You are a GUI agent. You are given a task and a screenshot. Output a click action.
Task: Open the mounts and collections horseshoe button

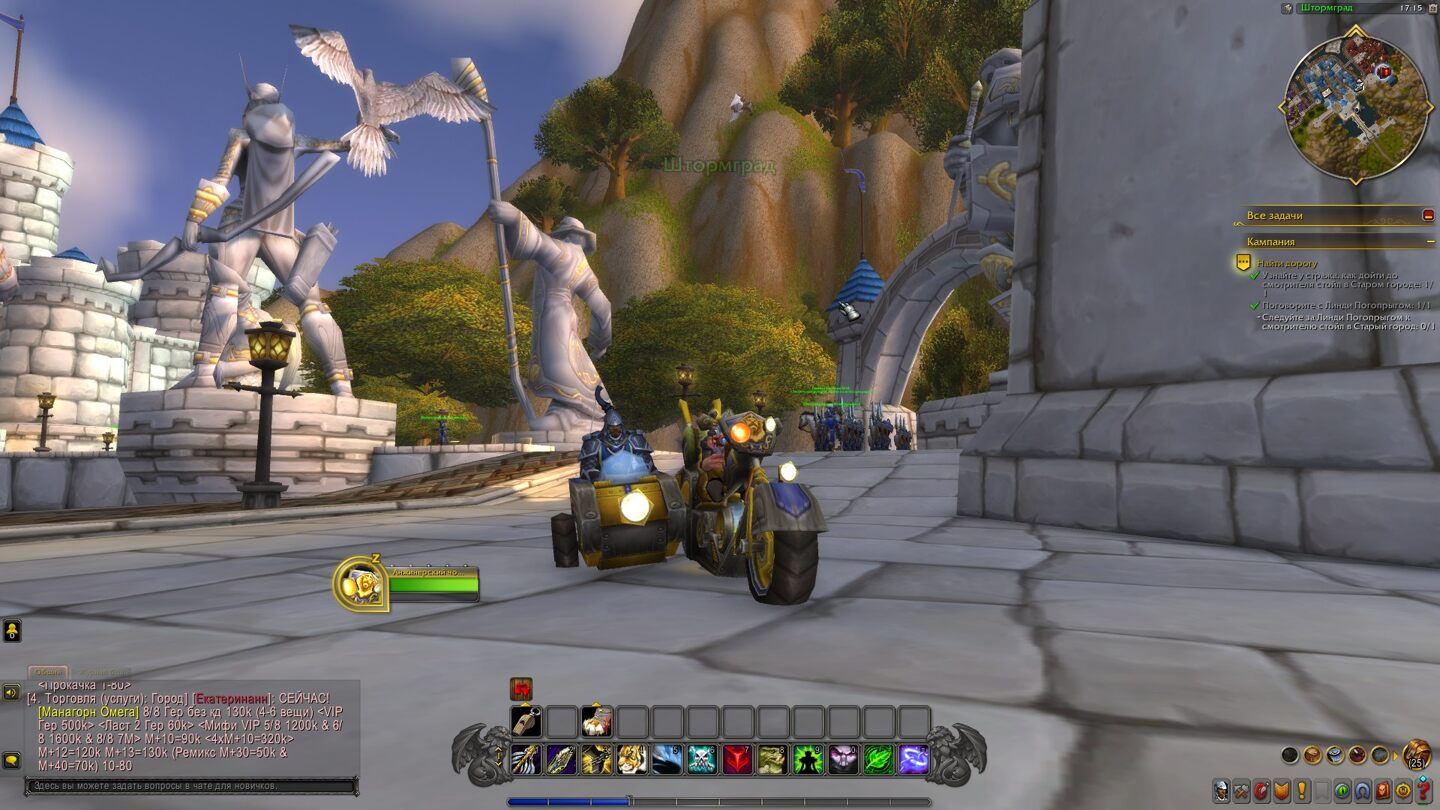(x=1362, y=791)
